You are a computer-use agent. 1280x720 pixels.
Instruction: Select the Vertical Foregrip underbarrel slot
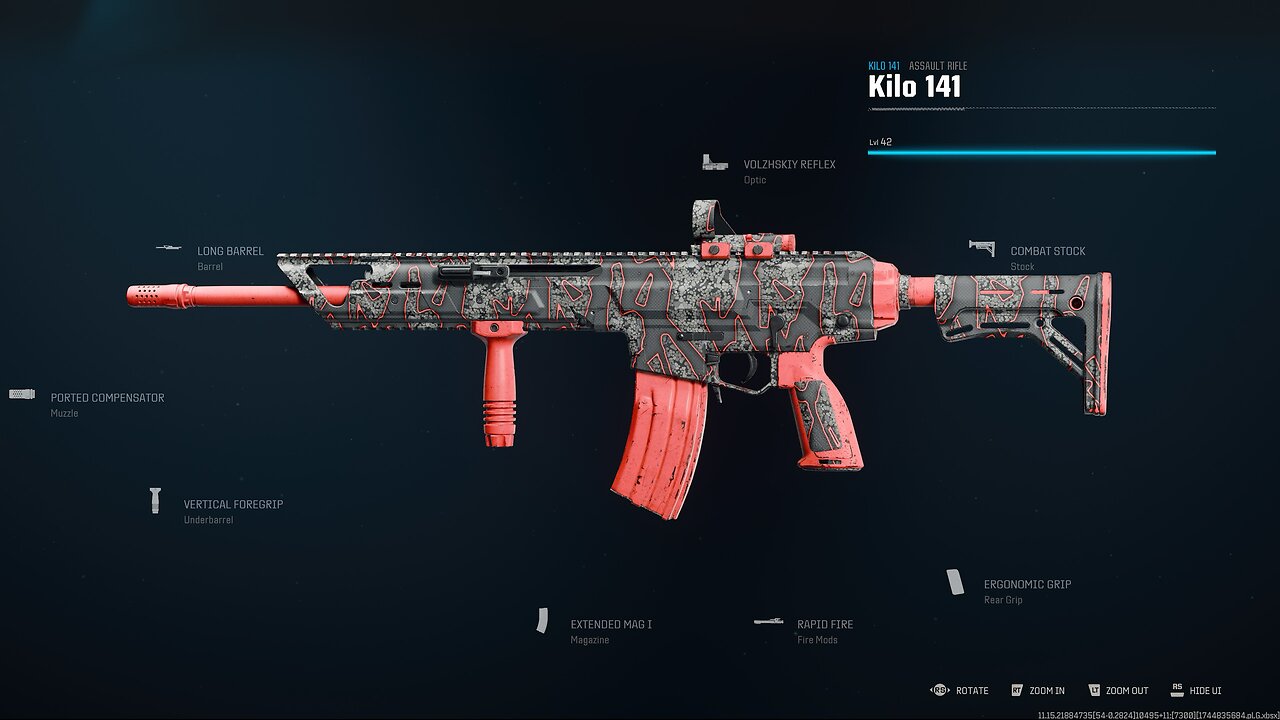(232, 505)
